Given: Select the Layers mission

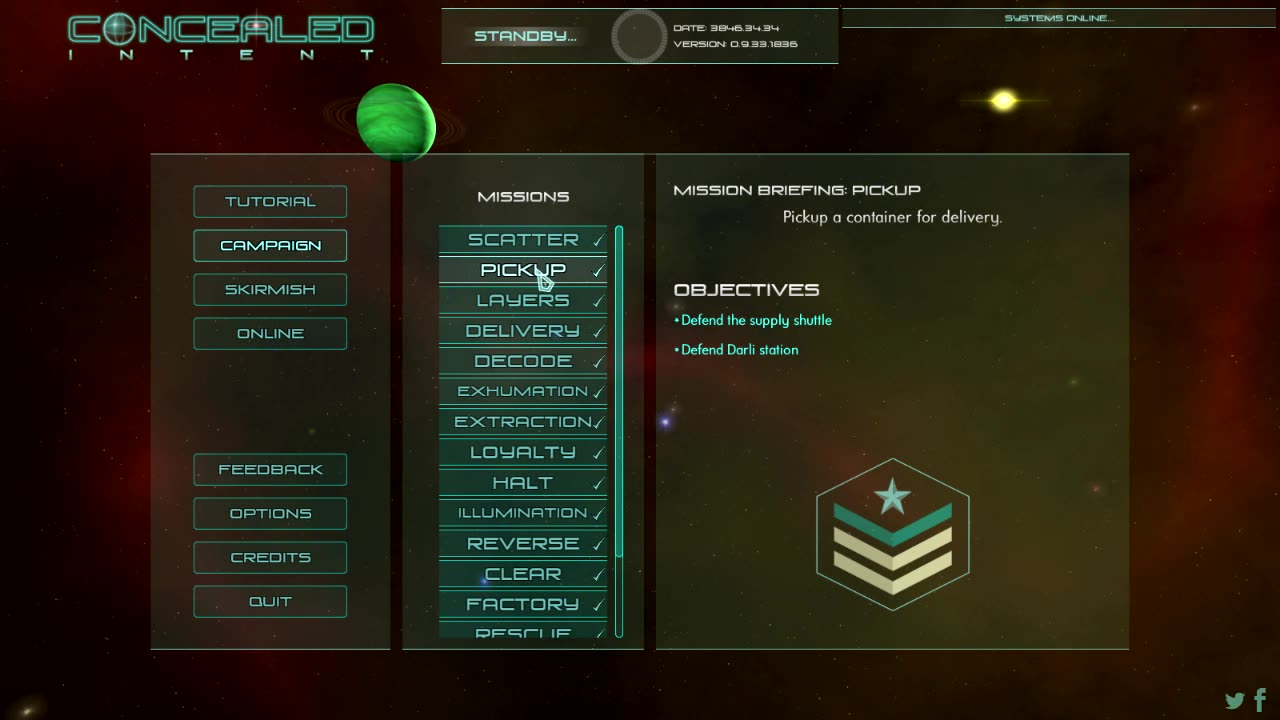Looking at the screenshot, I should pyautogui.click(x=523, y=301).
